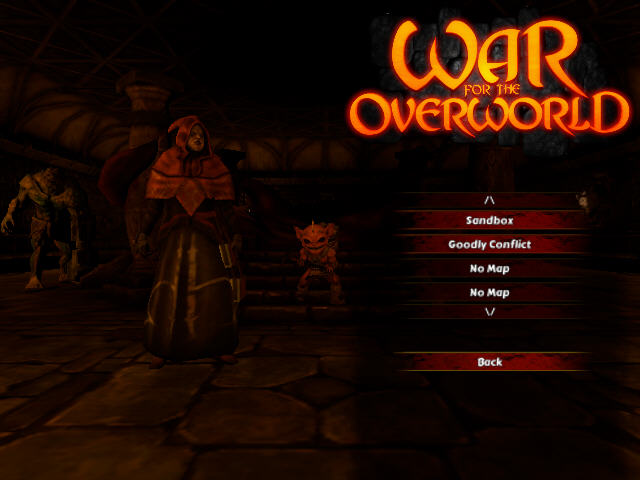Choose the Goodly Conflict map
The height and width of the screenshot is (480, 640).
point(489,244)
